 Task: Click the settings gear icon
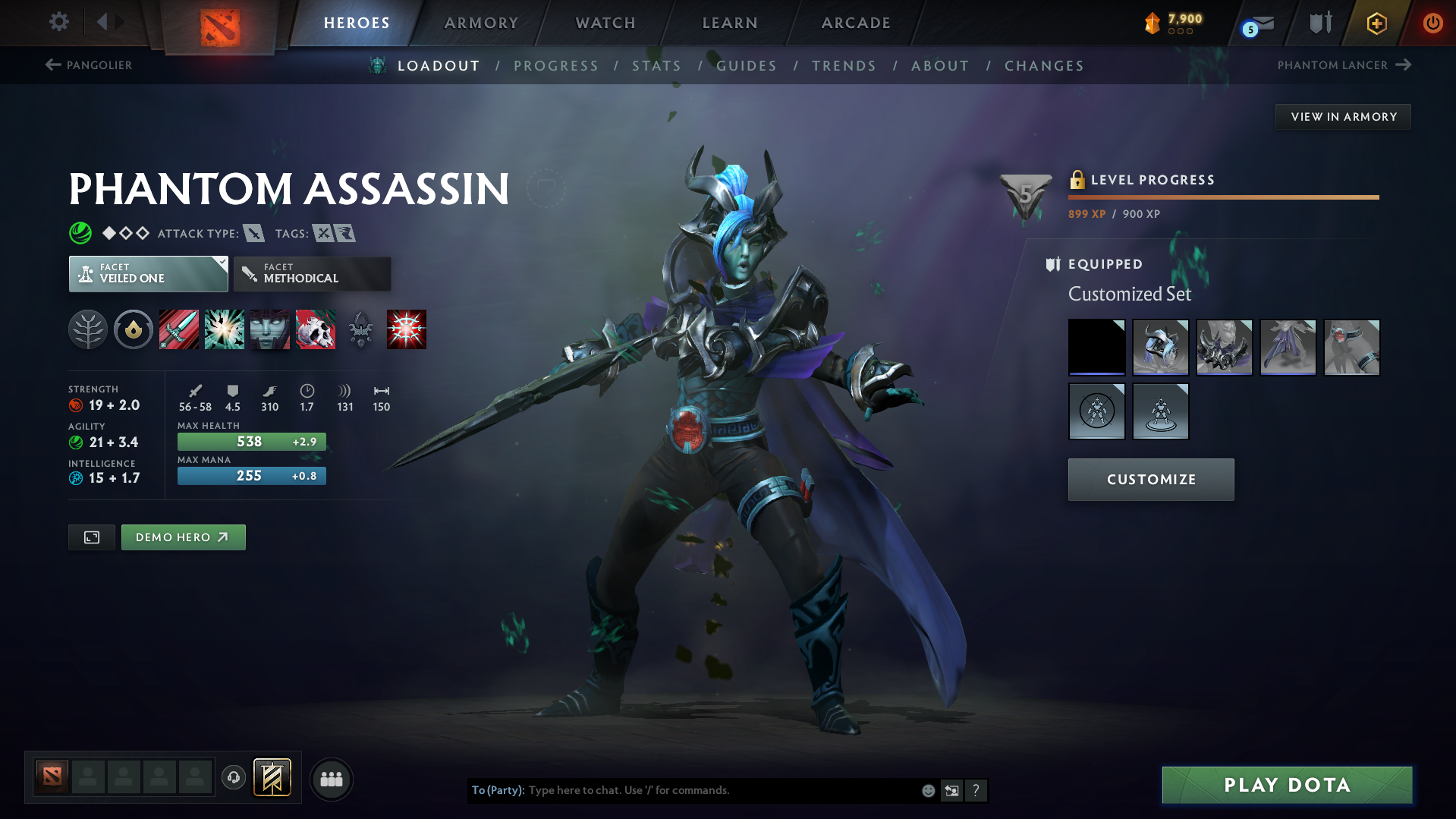click(58, 23)
